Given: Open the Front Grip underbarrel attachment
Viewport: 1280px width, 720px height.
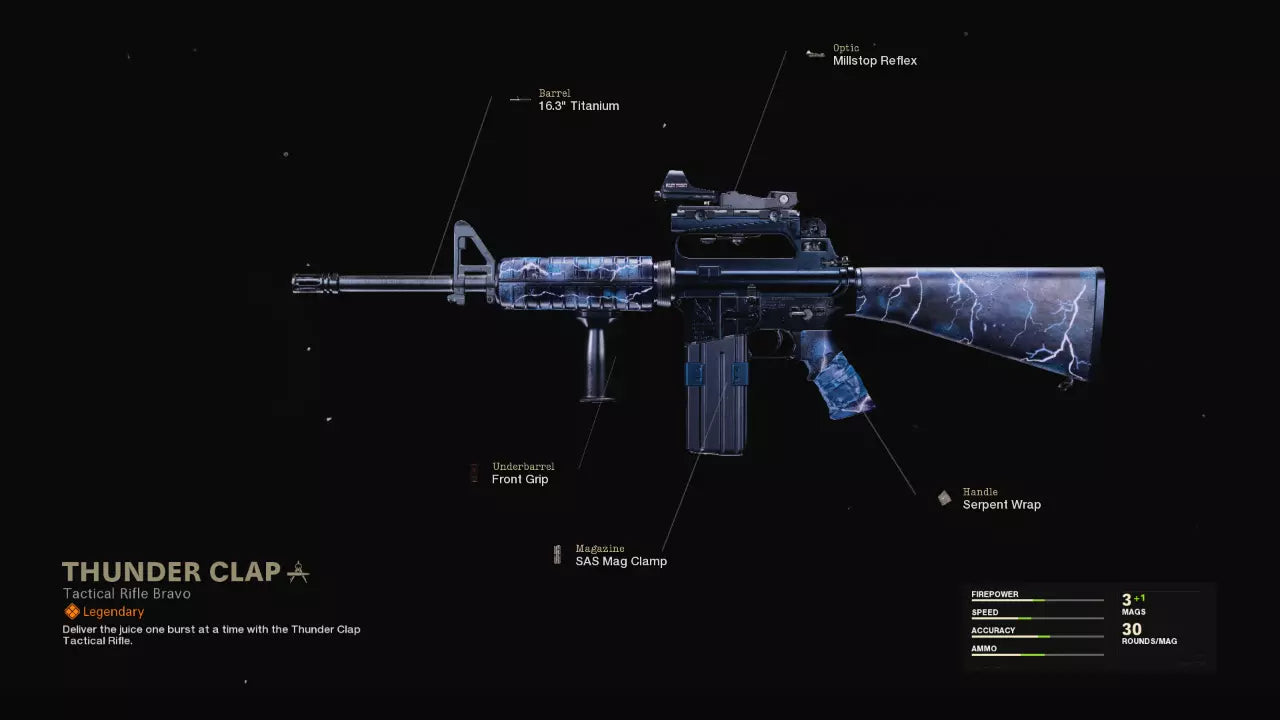Looking at the screenshot, I should 520,479.
